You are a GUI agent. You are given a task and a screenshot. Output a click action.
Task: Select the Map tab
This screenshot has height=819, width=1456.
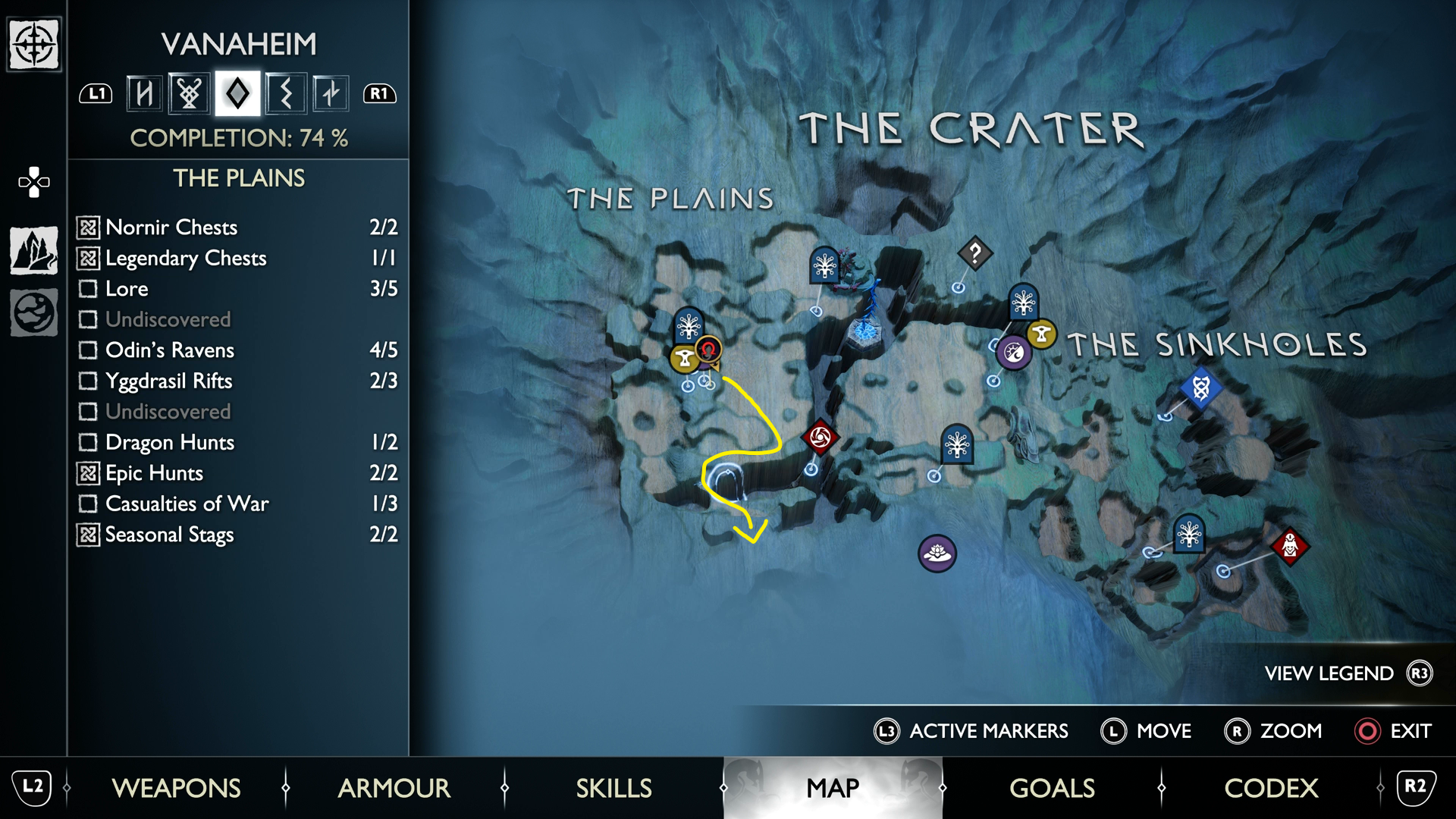(833, 788)
